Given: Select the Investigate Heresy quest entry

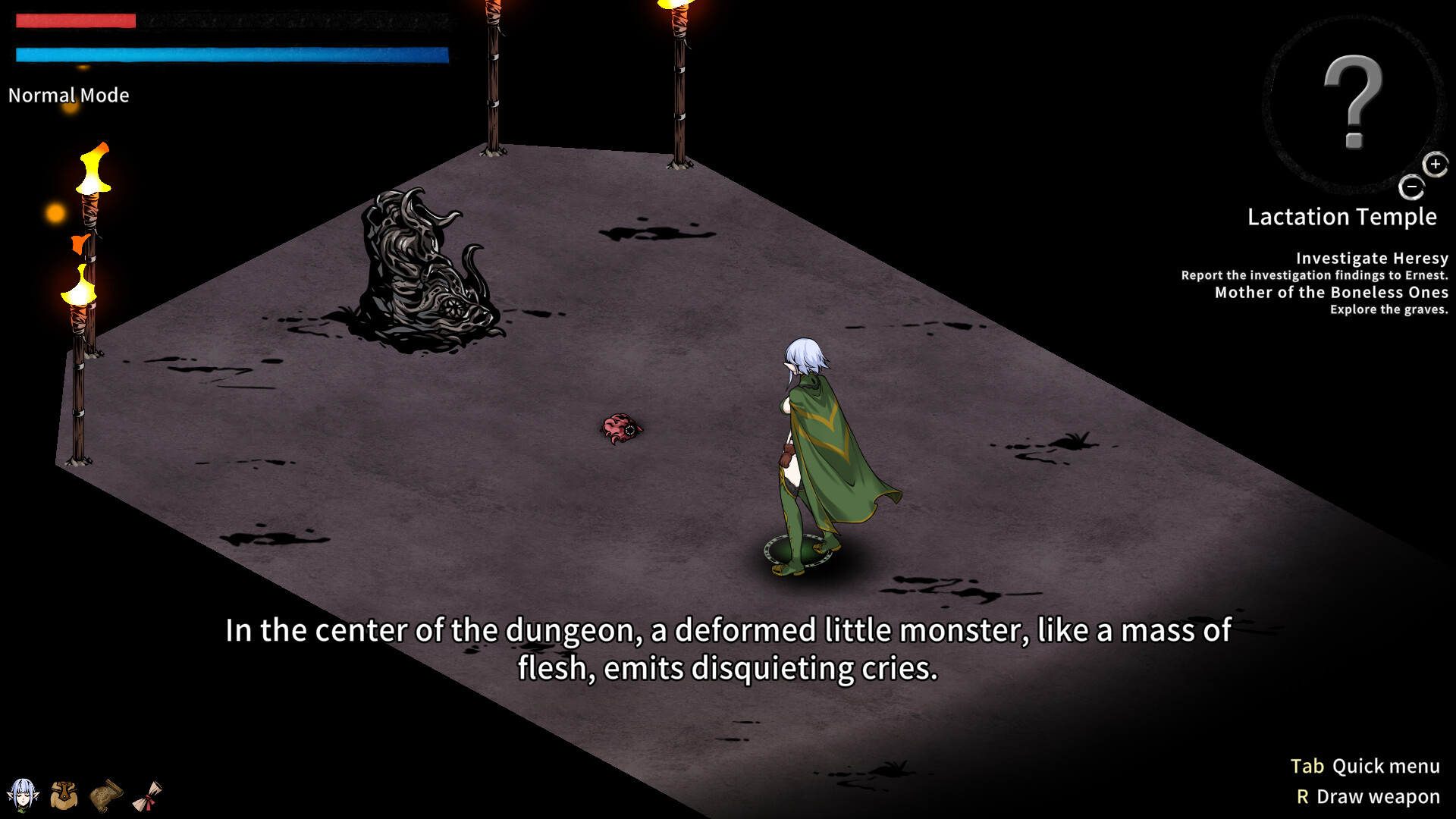Looking at the screenshot, I should [x=1371, y=259].
